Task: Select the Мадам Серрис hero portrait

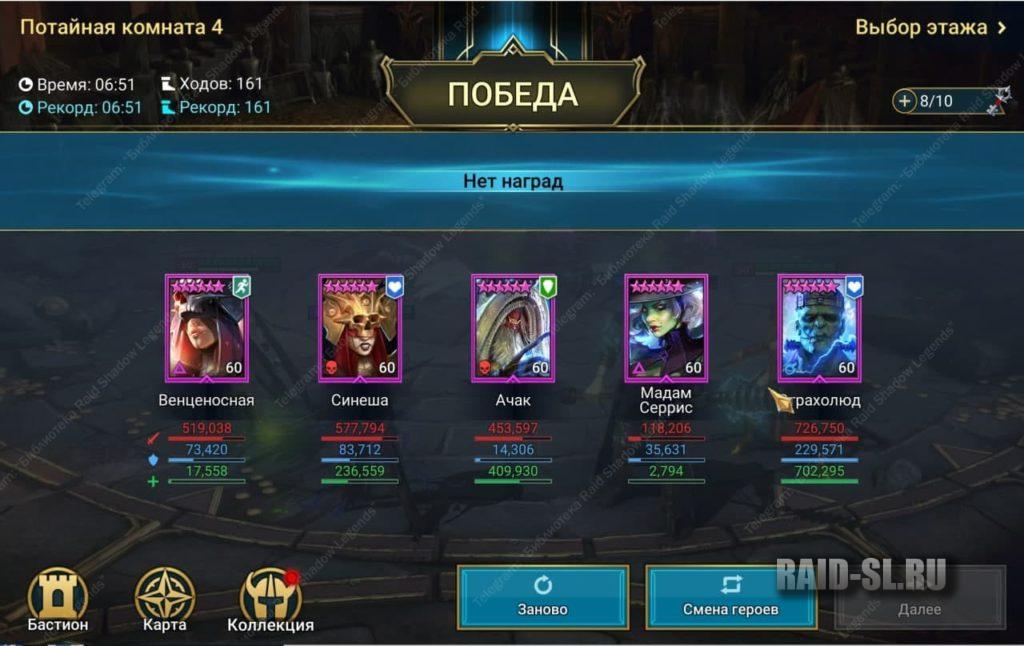Action: click(x=666, y=328)
